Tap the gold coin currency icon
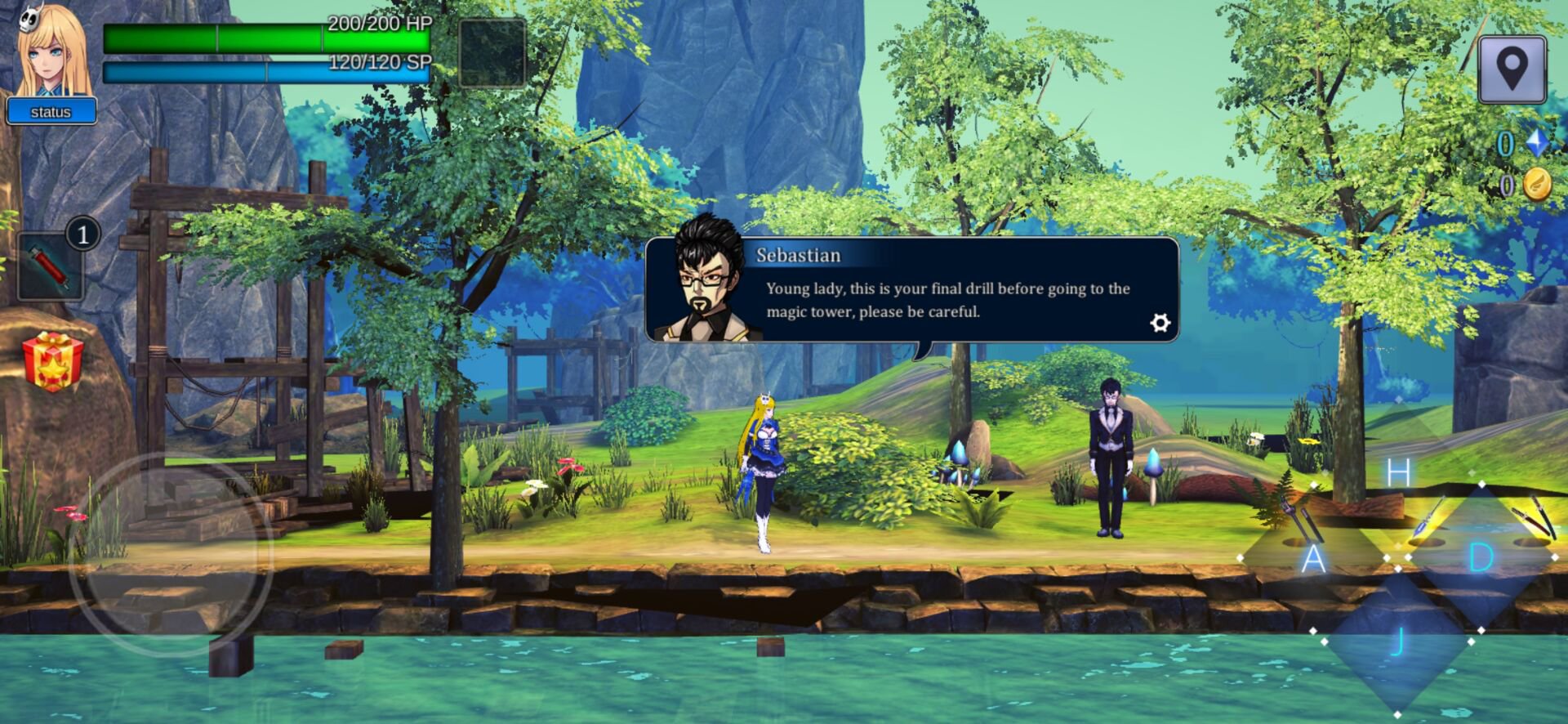This screenshot has width=1568, height=724. coord(1536,185)
